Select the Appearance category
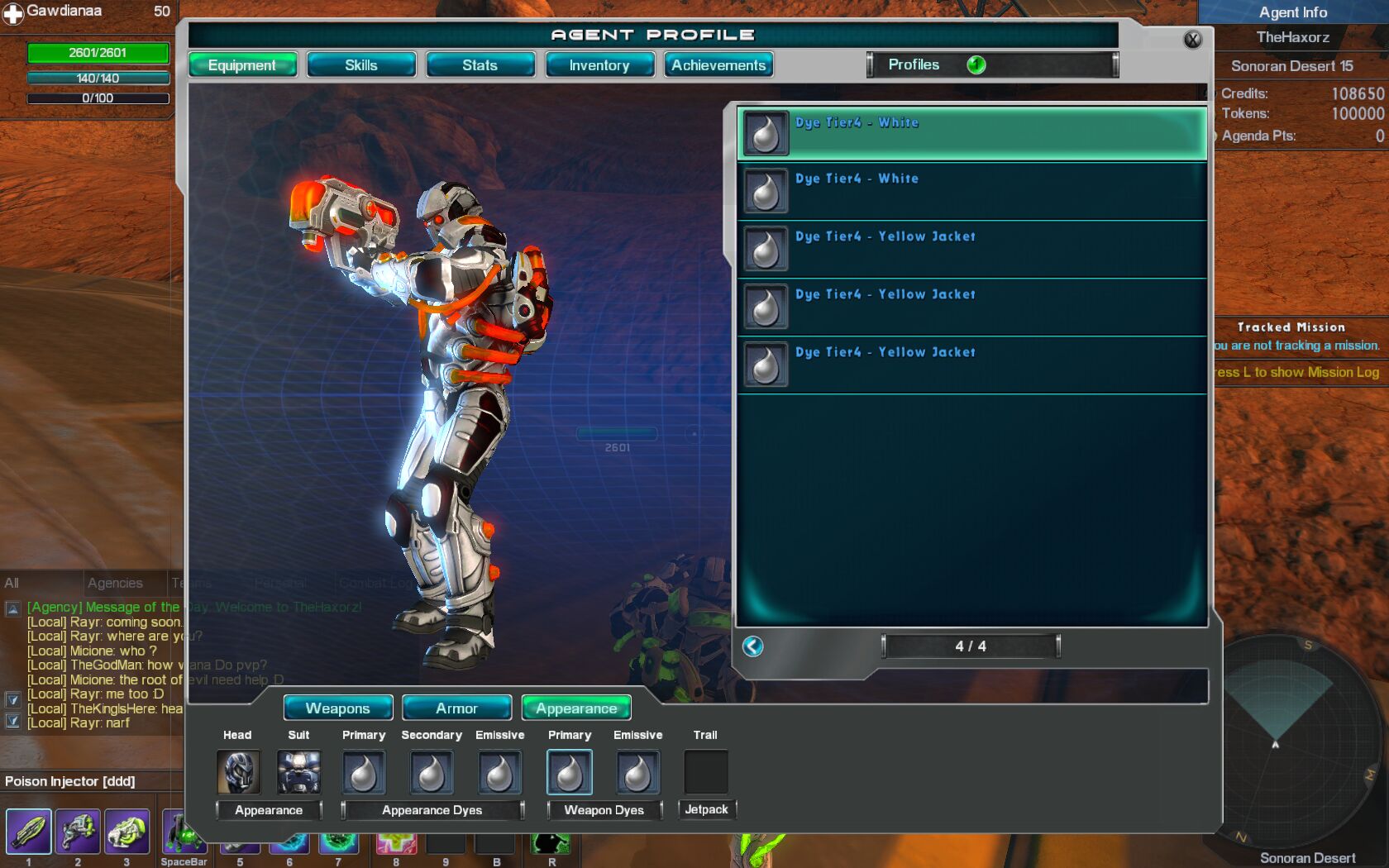Screen dimensions: 1389x868 click(x=576, y=708)
